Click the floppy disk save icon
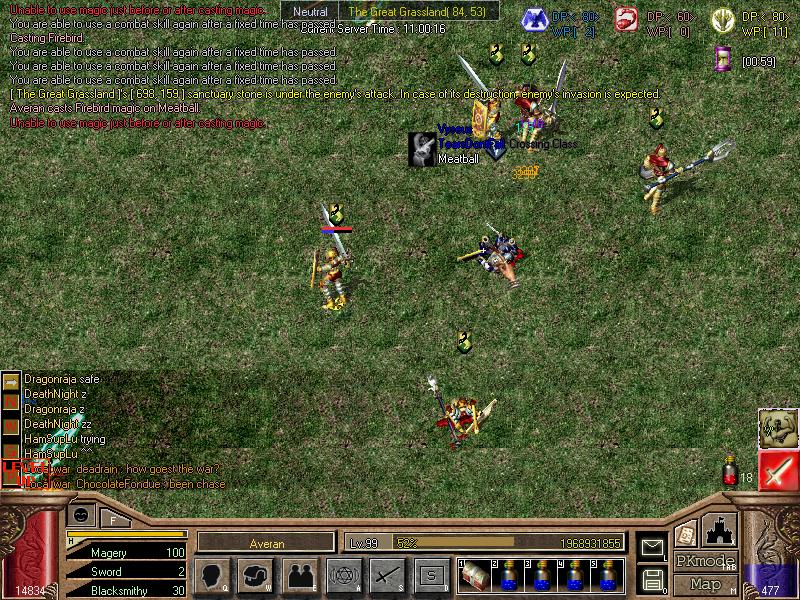The height and width of the screenshot is (600, 800). pyautogui.click(x=653, y=578)
